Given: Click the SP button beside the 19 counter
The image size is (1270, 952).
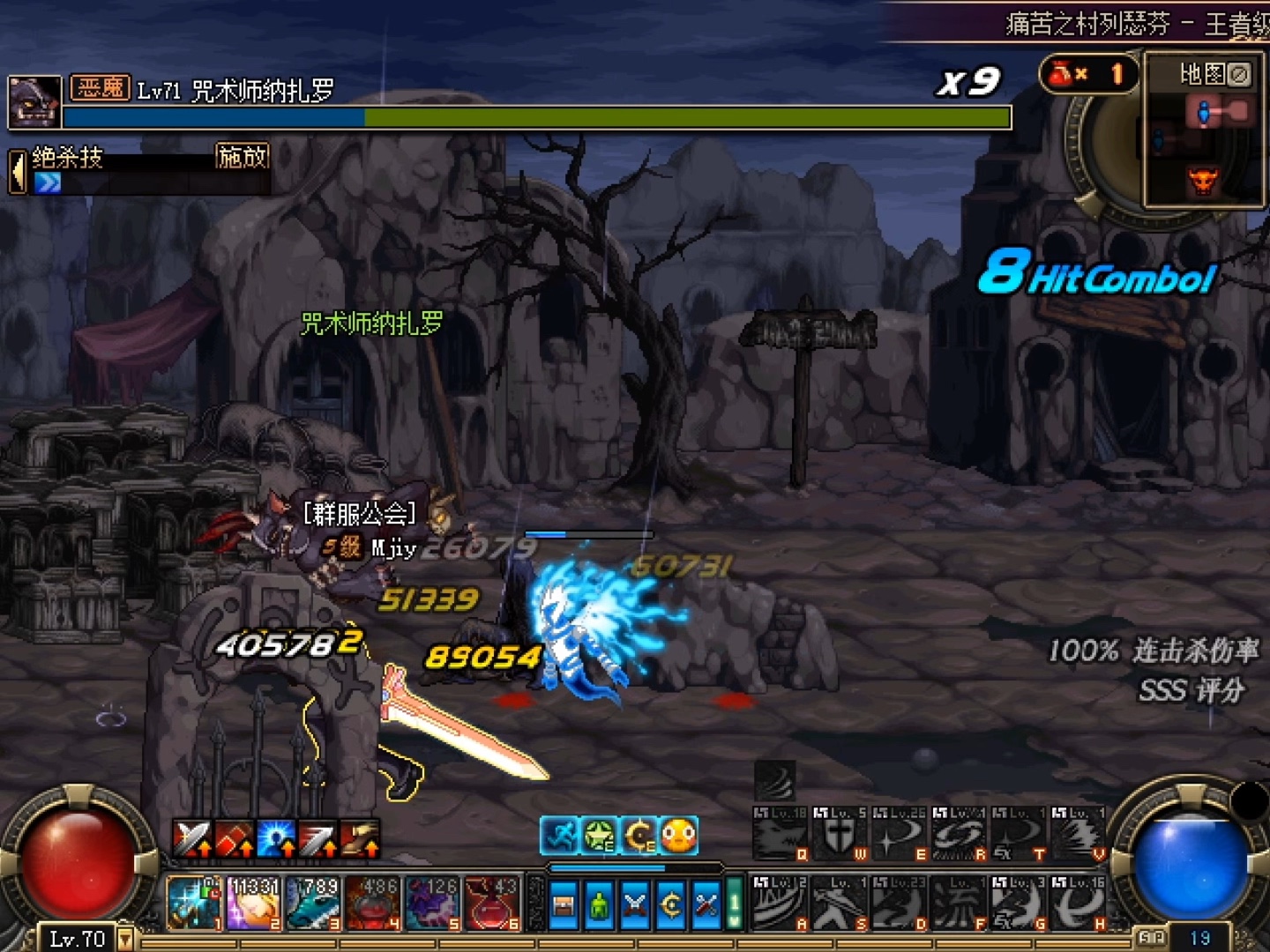Looking at the screenshot, I should (x=1151, y=938).
